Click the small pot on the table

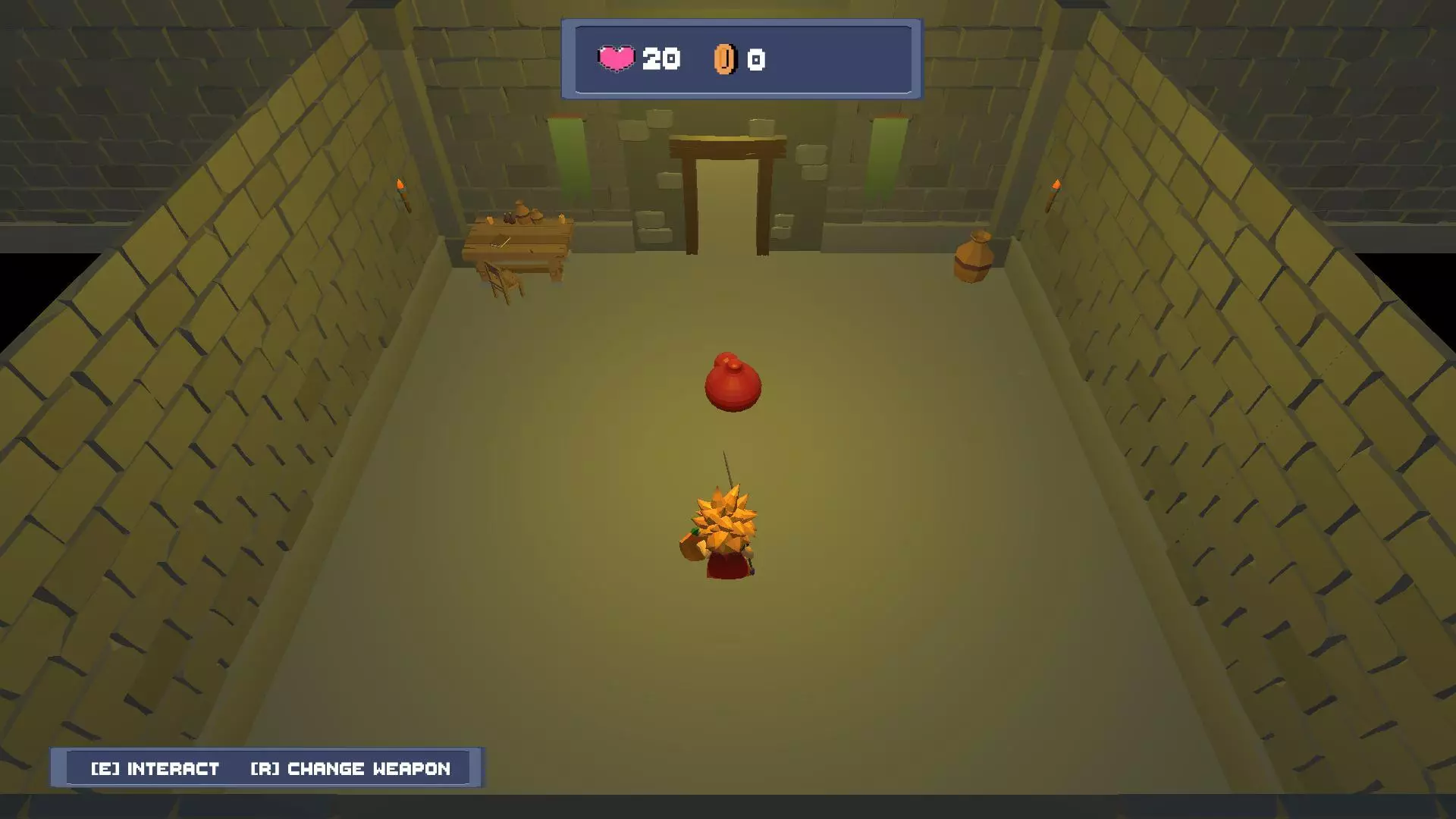click(522, 211)
